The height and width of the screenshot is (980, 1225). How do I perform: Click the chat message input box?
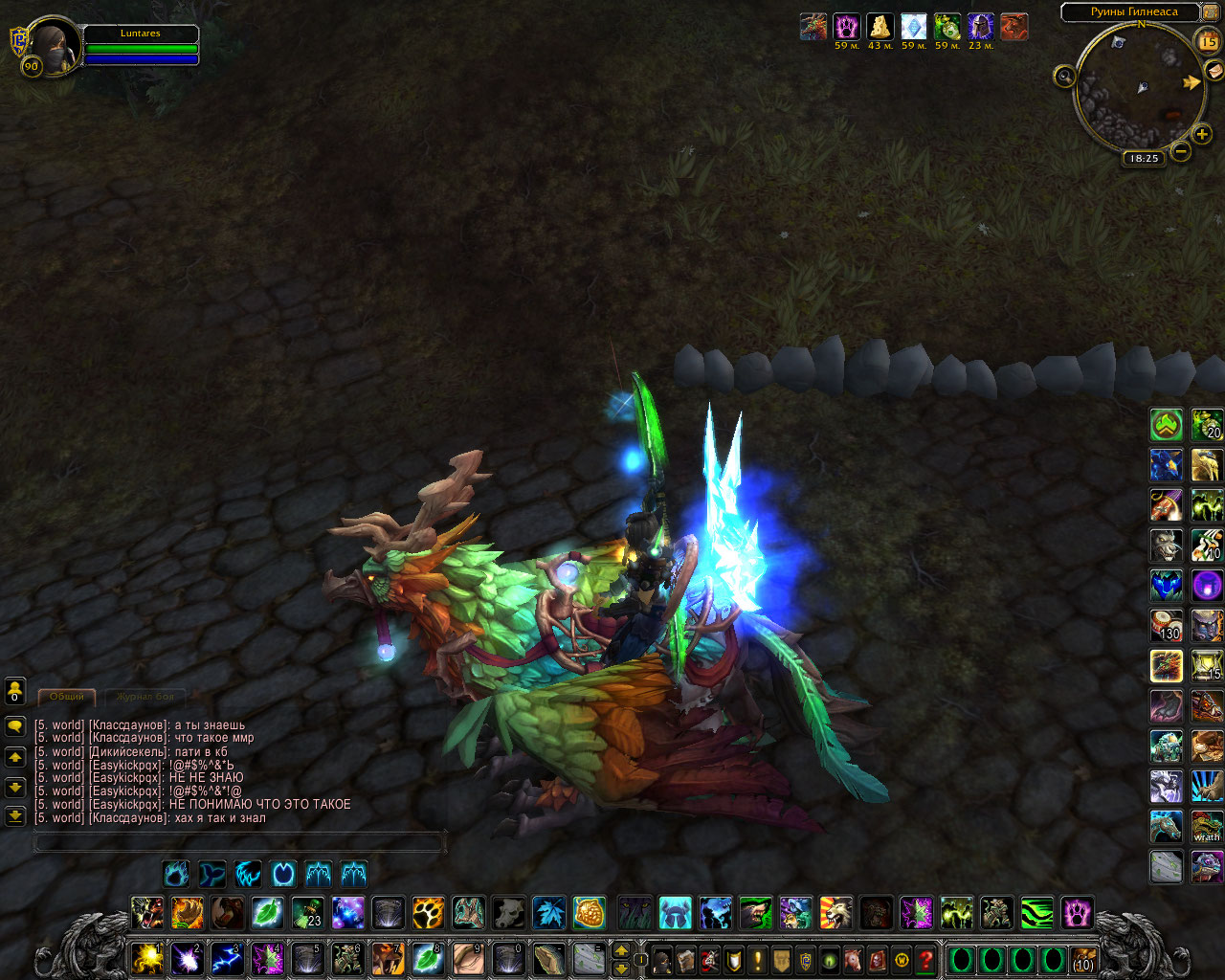tap(239, 842)
